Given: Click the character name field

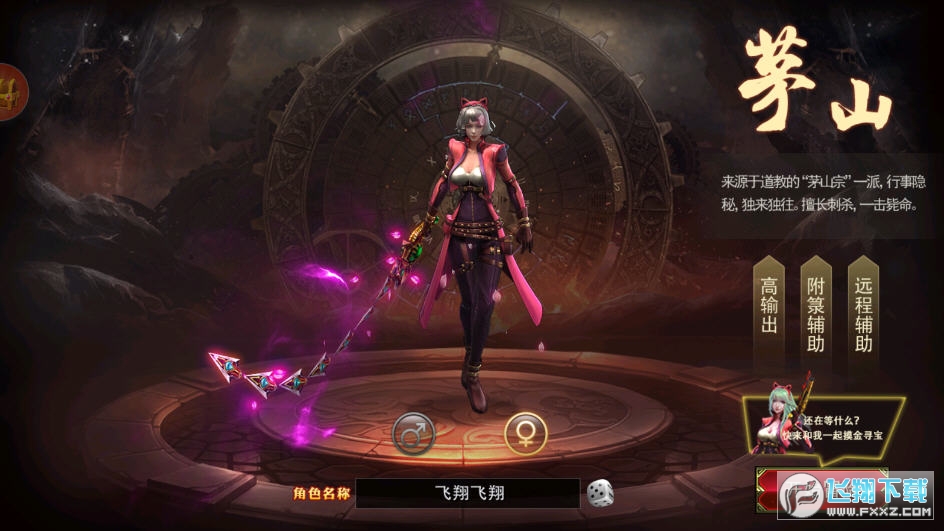Looking at the screenshot, I should pos(467,492).
